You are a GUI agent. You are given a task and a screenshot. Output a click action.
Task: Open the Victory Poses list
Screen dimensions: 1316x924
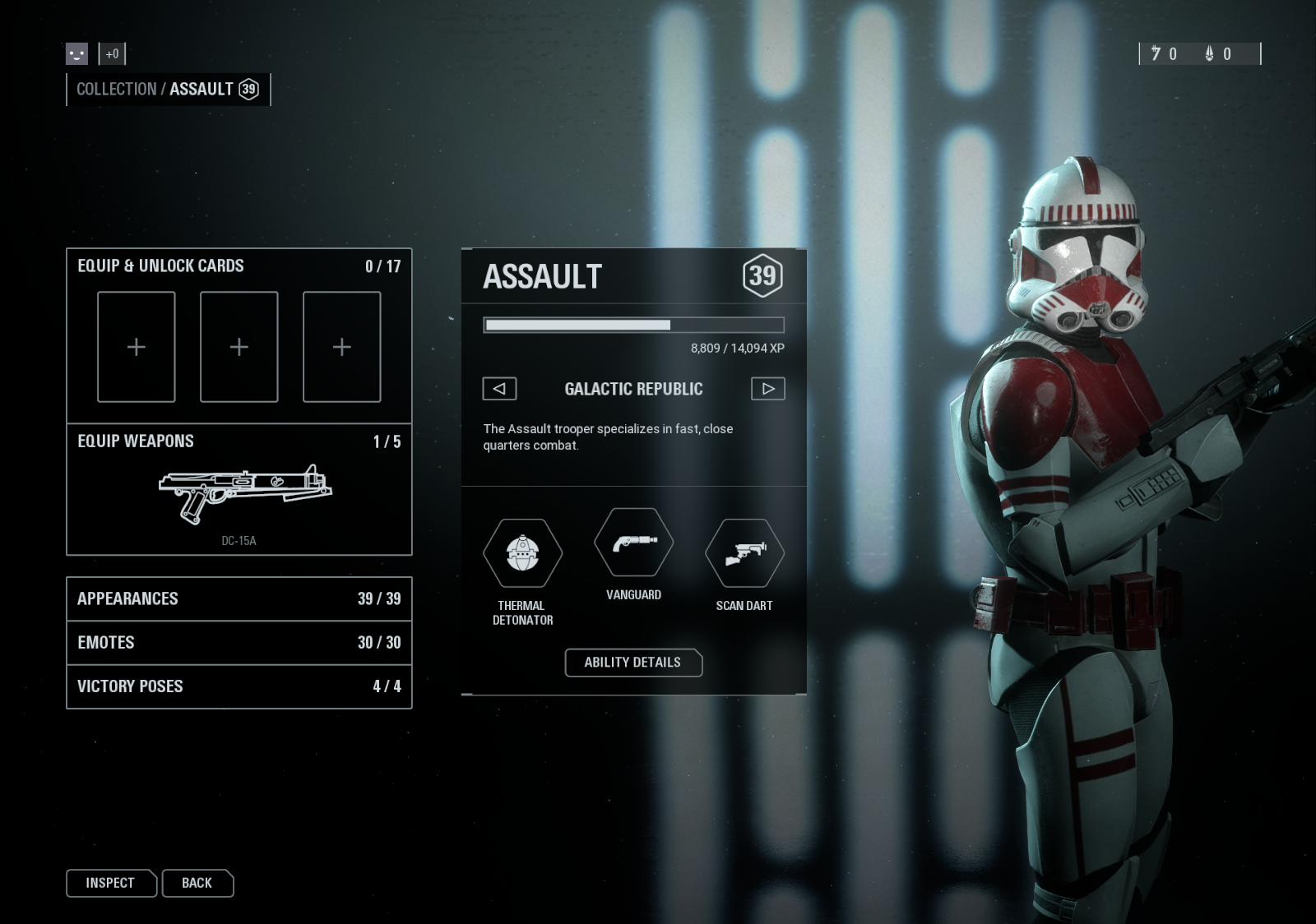[x=239, y=686]
